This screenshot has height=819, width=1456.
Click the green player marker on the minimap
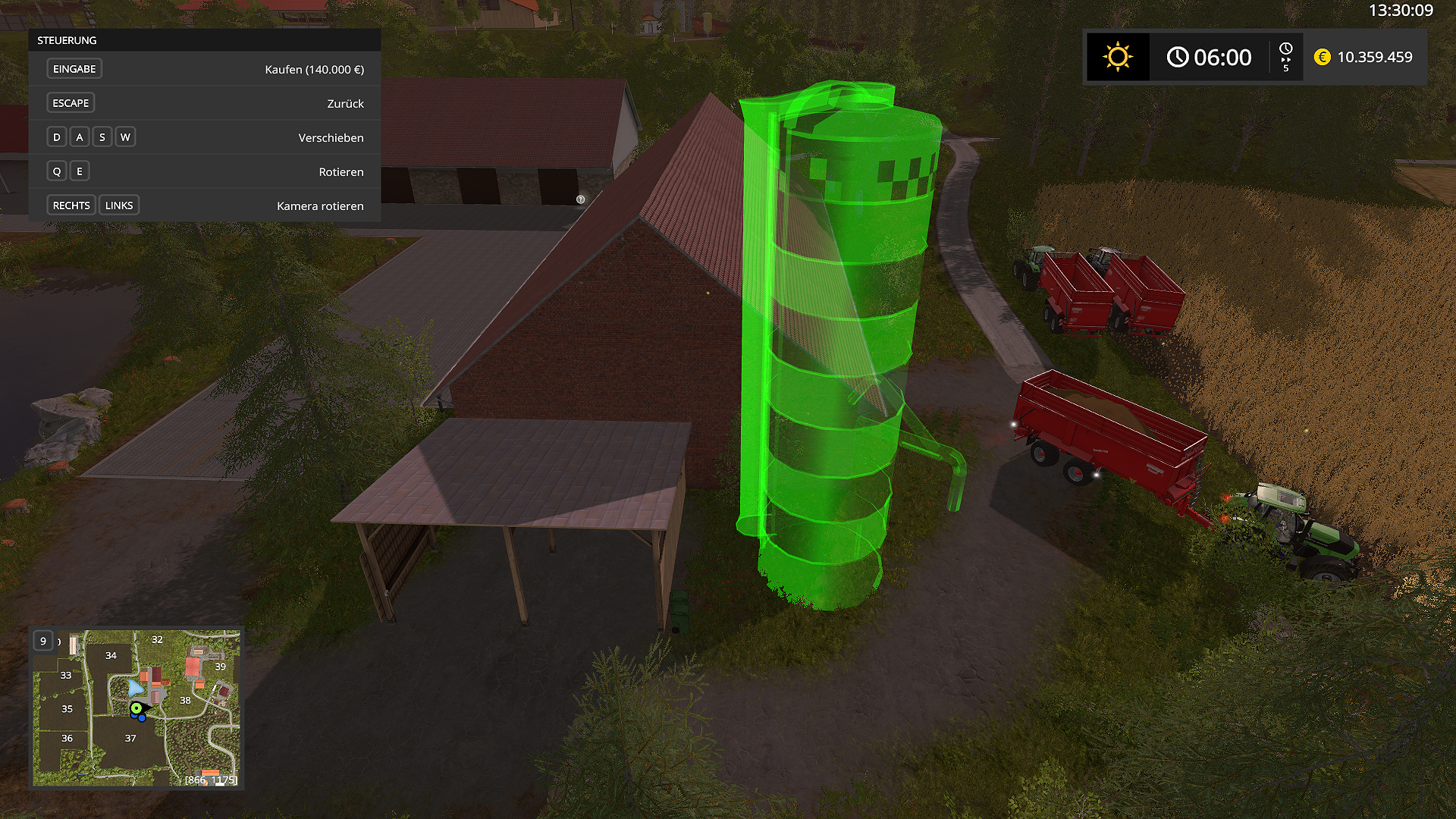click(136, 708)
